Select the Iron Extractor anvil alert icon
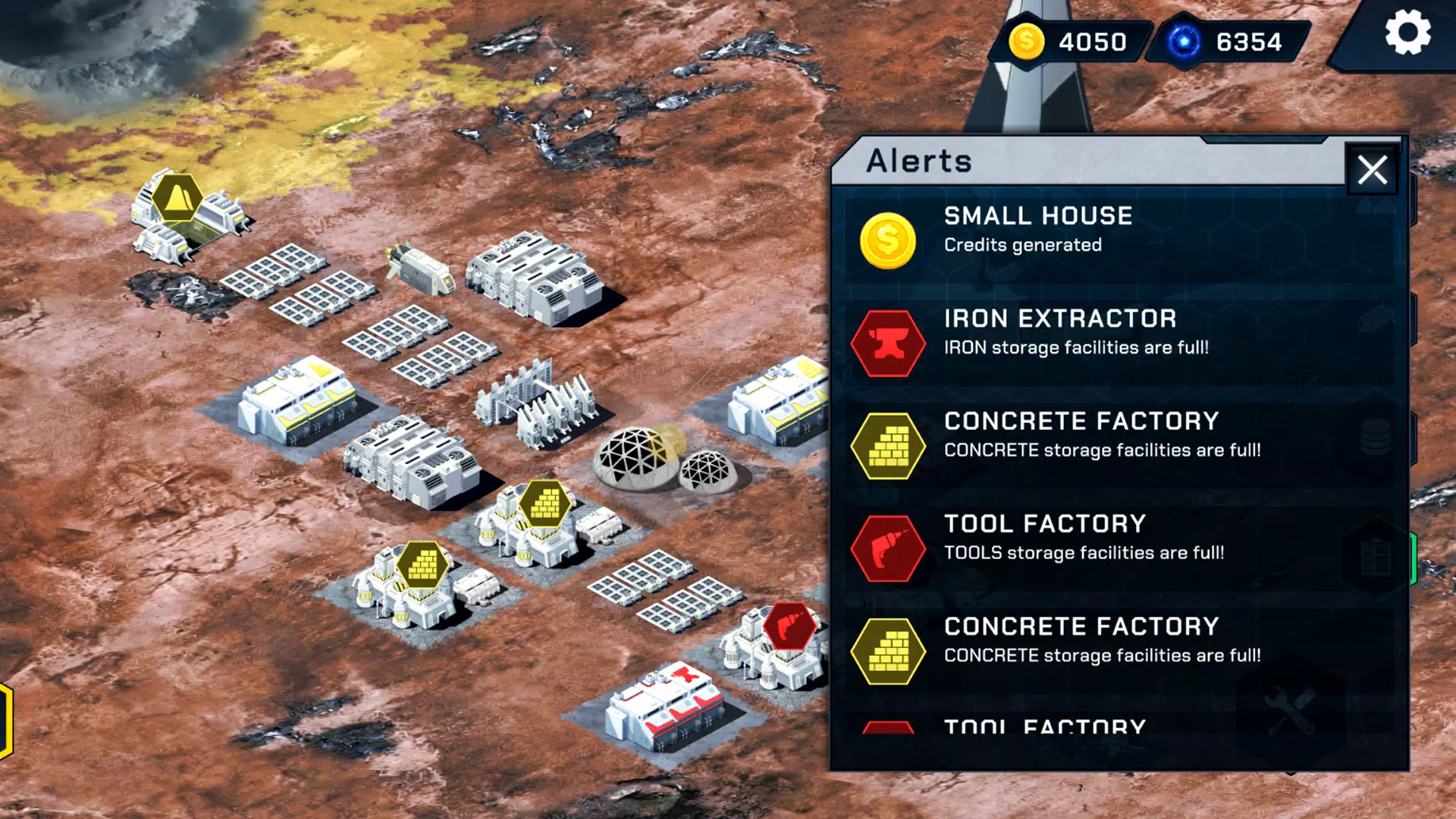This screenshot has height=819, width=1456. tap(889, 343)
